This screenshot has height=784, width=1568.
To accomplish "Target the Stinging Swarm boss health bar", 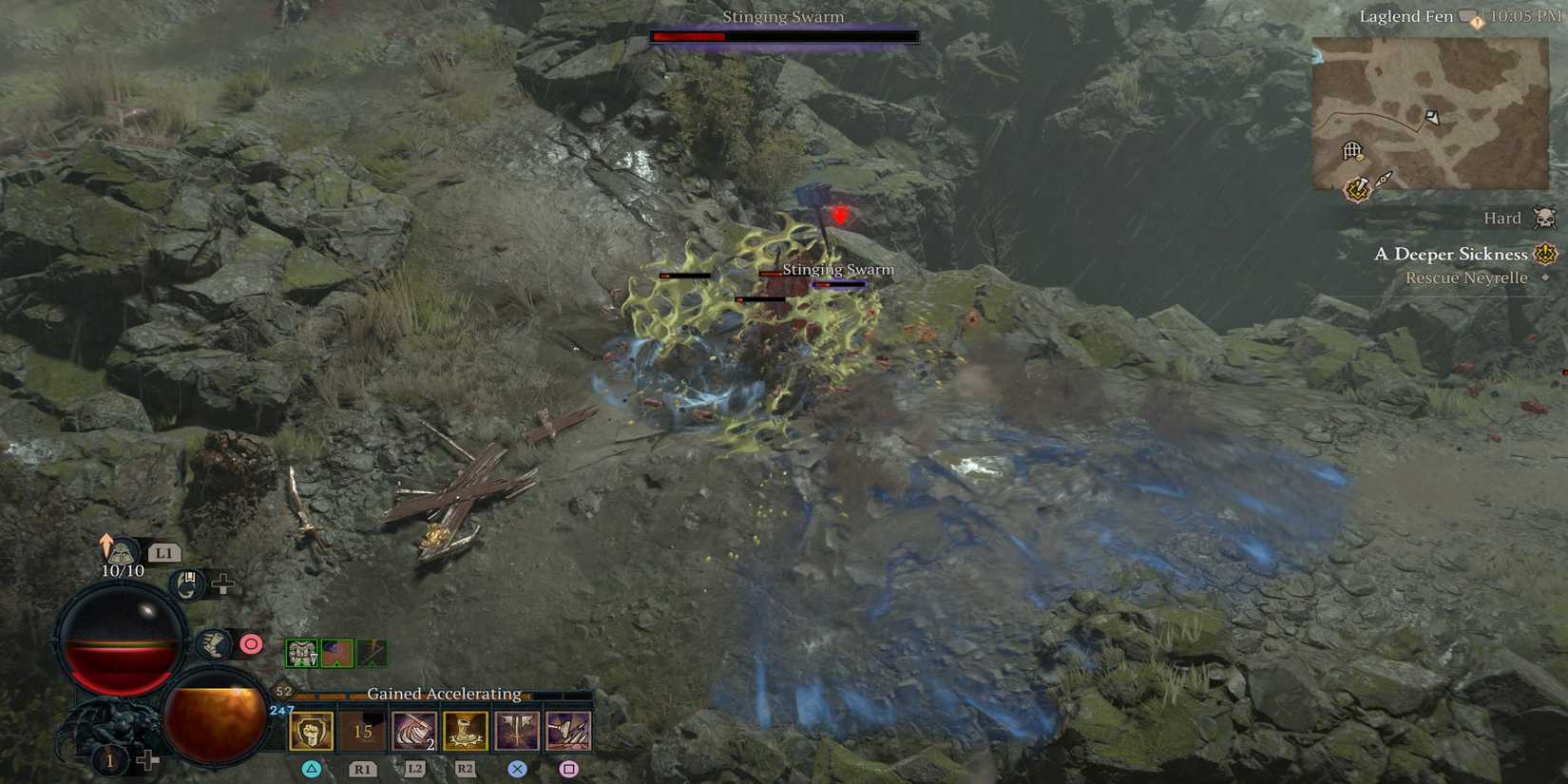I will tap(783, 36).
